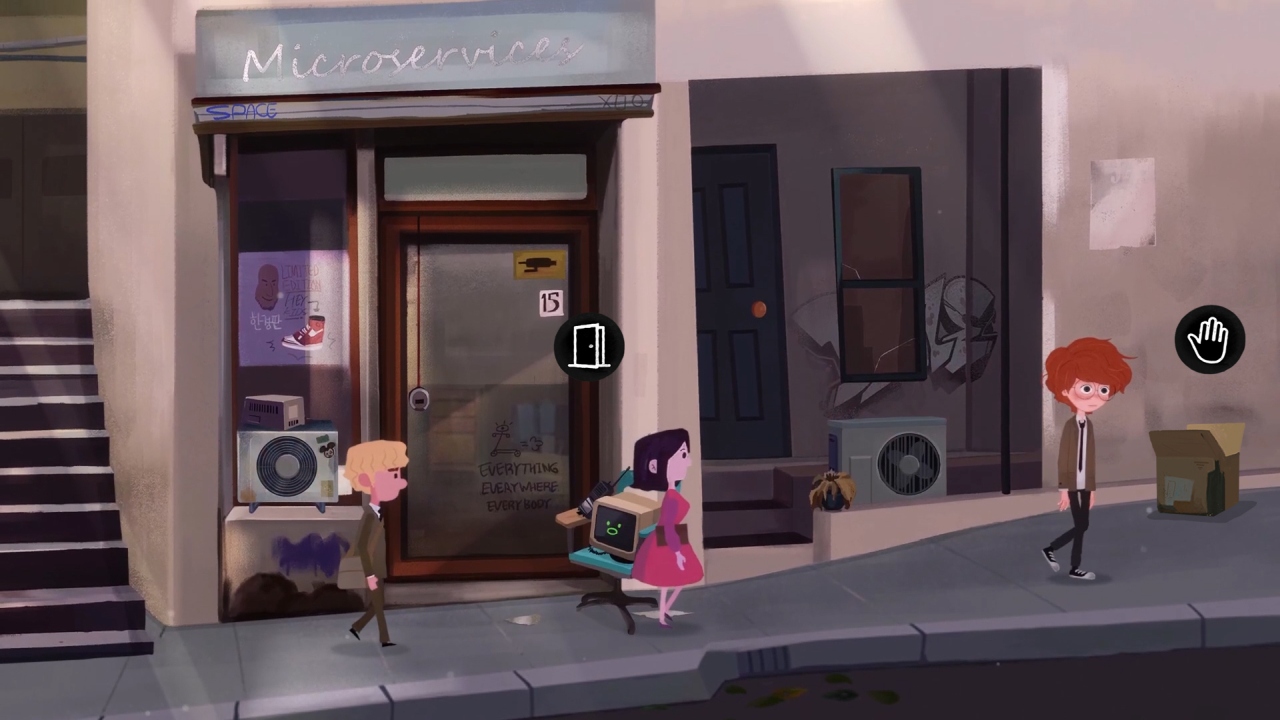The height and width of the screenshot is (720, 1280).
Task: Click the hand interaction icon on the right
Action: (x=1208, y=340)
